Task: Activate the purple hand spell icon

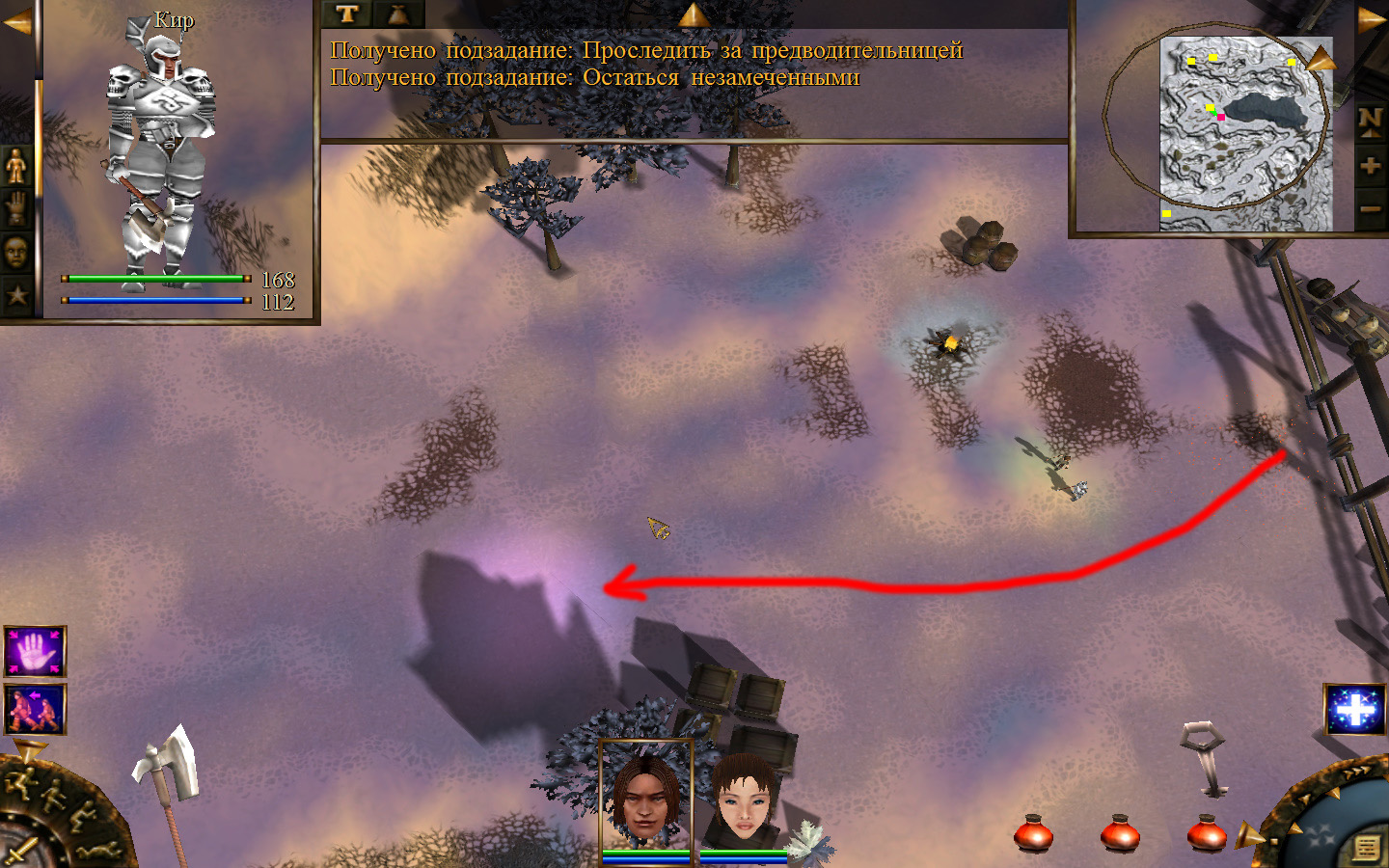Action: pyautogui.click(x=36, y=652)
